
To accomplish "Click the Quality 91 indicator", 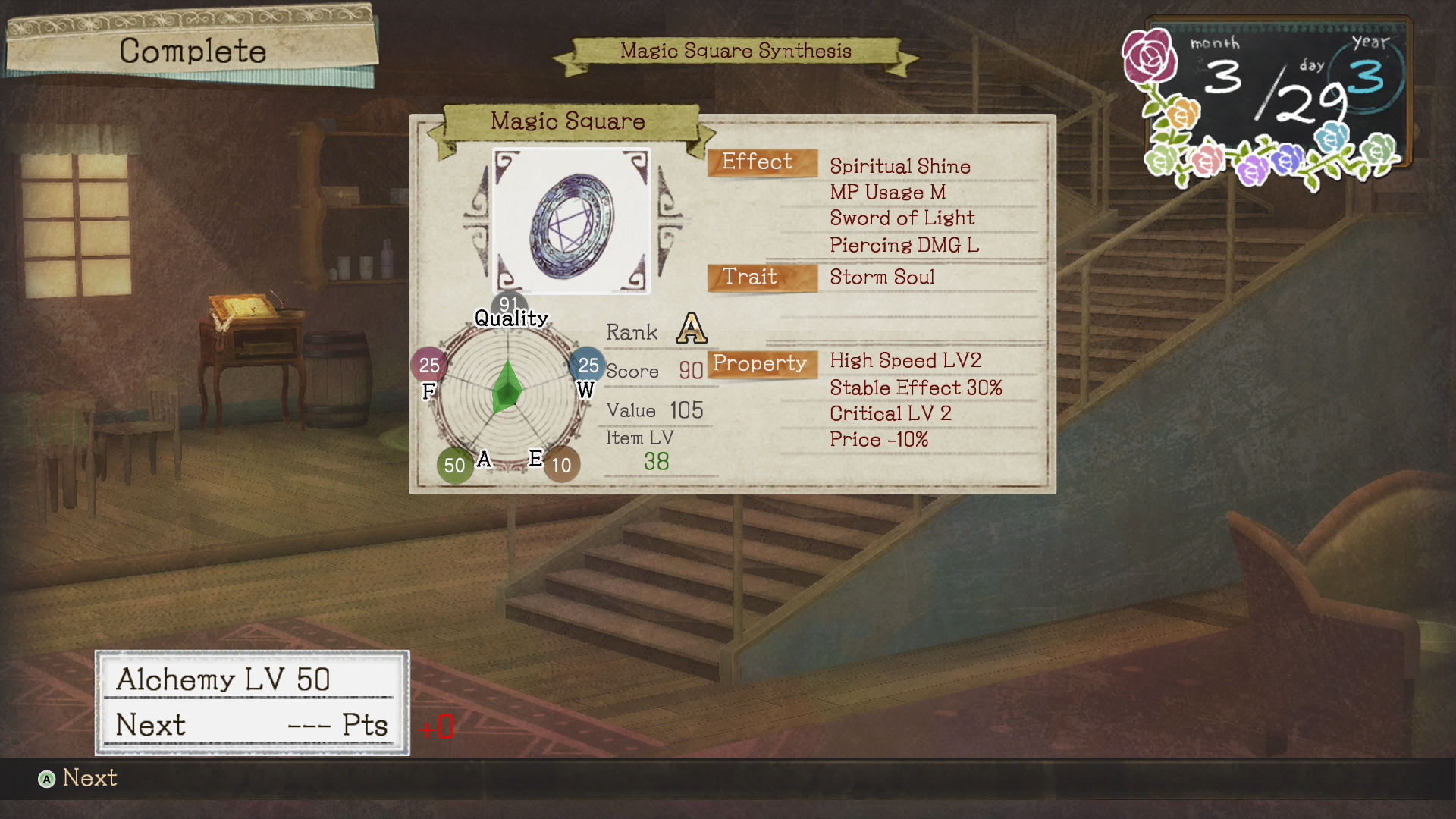I will (509, 306).
